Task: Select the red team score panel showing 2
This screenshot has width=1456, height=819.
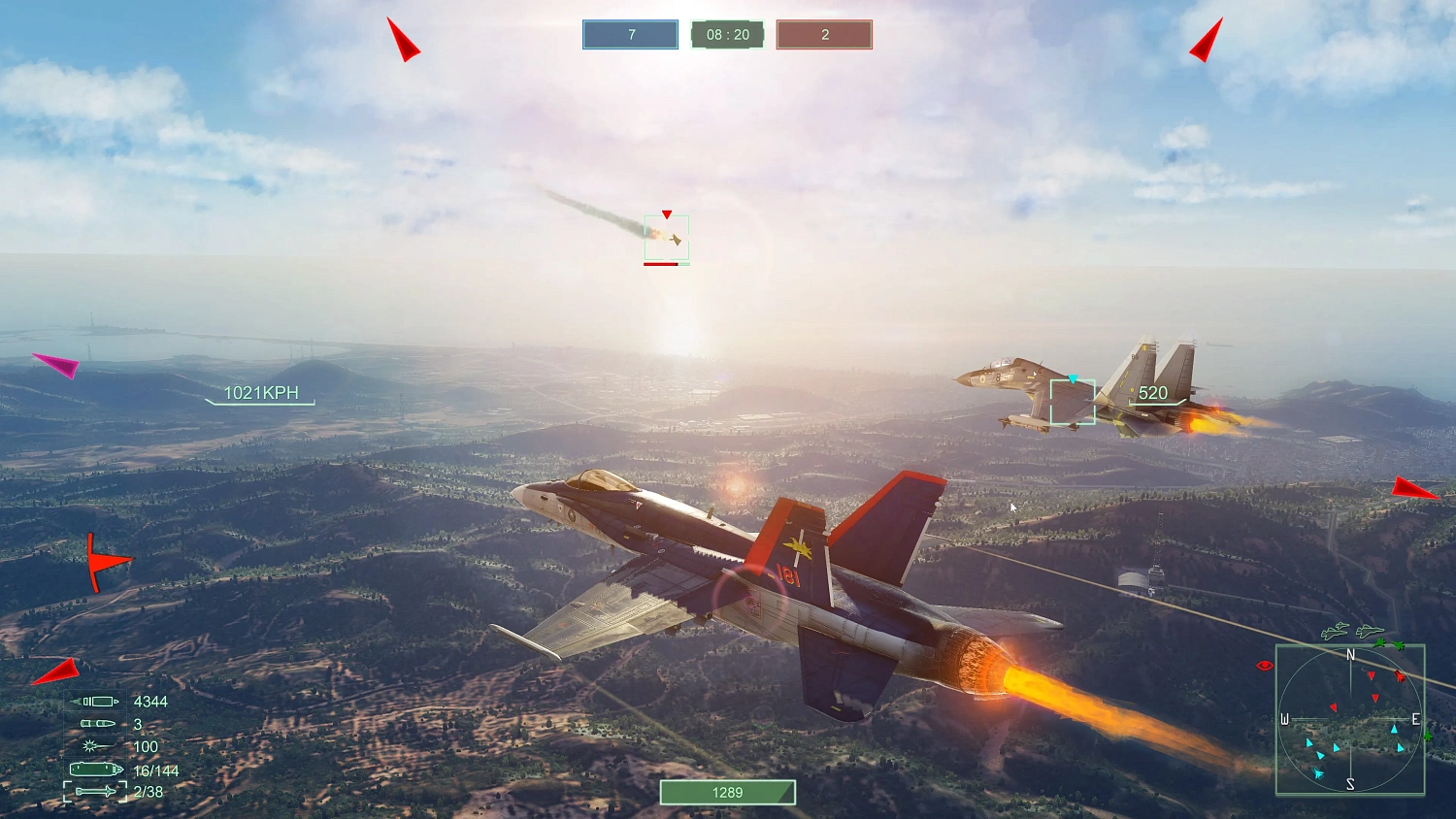Action: point(823,34)
